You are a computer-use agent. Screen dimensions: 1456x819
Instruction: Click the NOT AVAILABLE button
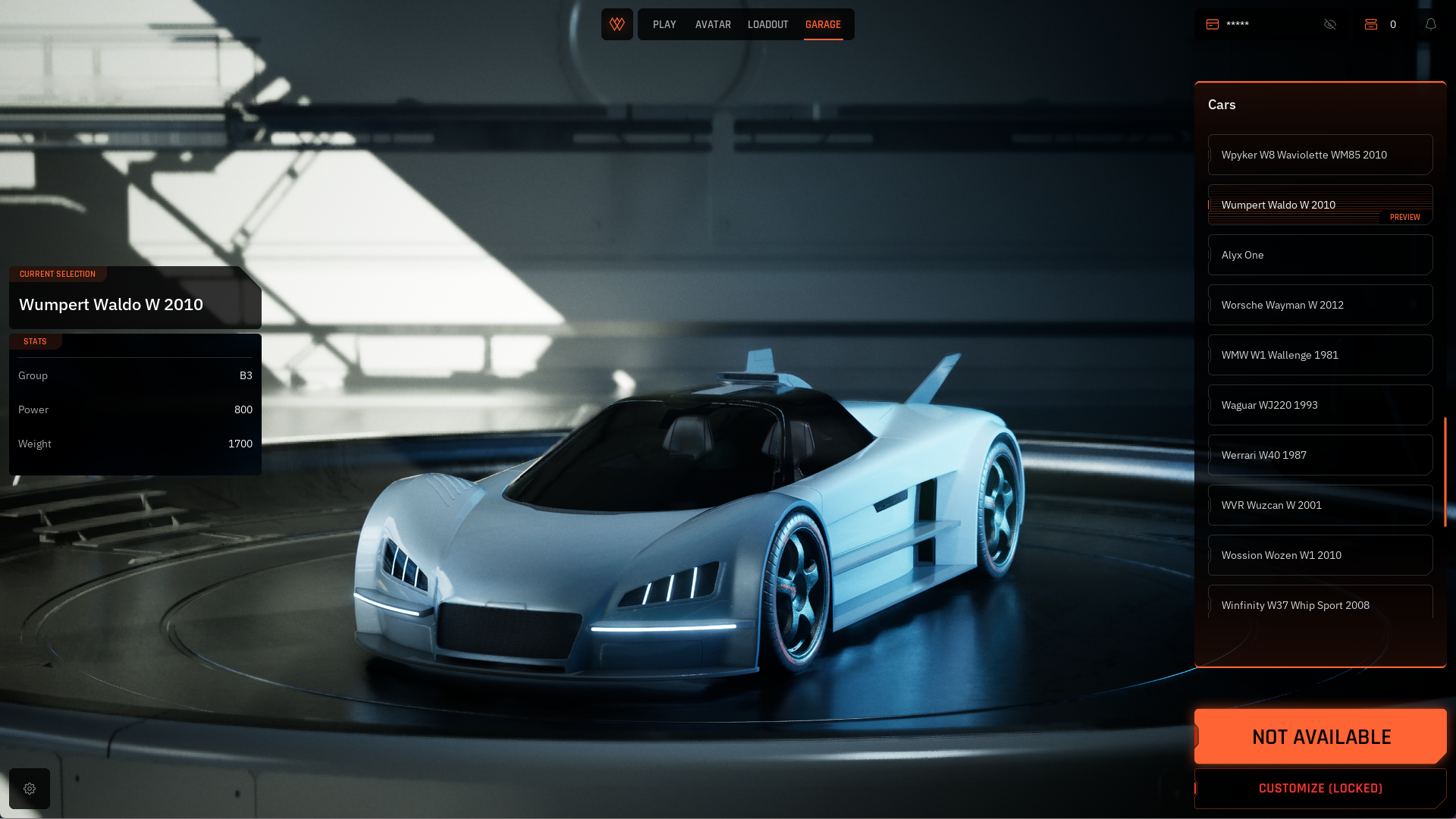1320,736
